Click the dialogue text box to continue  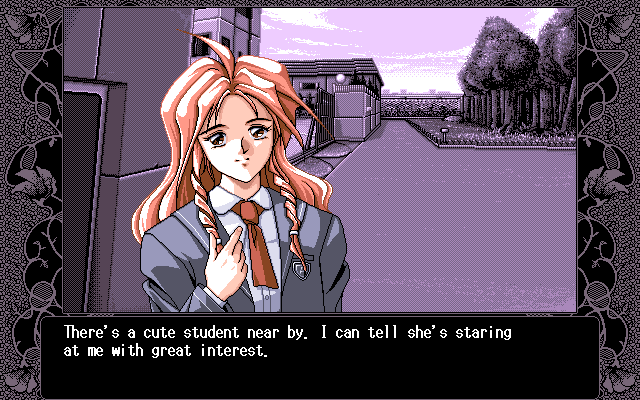[x=320, y=355]
